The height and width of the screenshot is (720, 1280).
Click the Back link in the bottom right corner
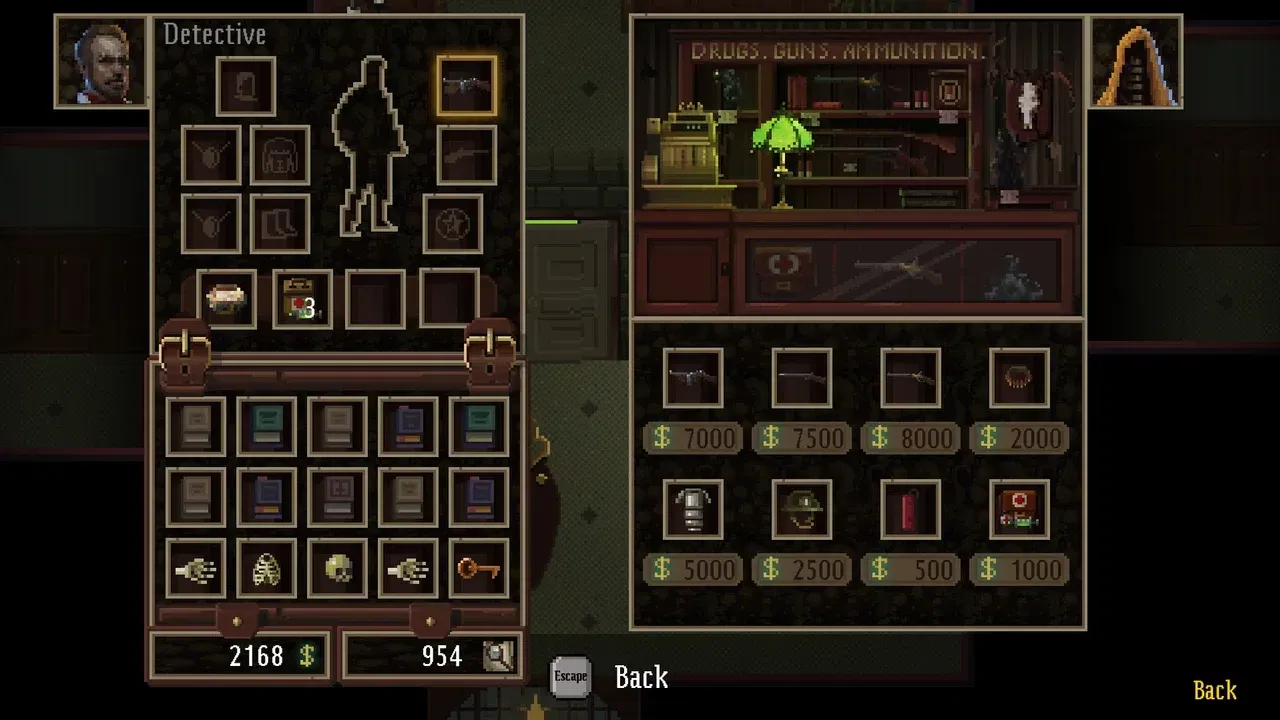[1213, 690]
